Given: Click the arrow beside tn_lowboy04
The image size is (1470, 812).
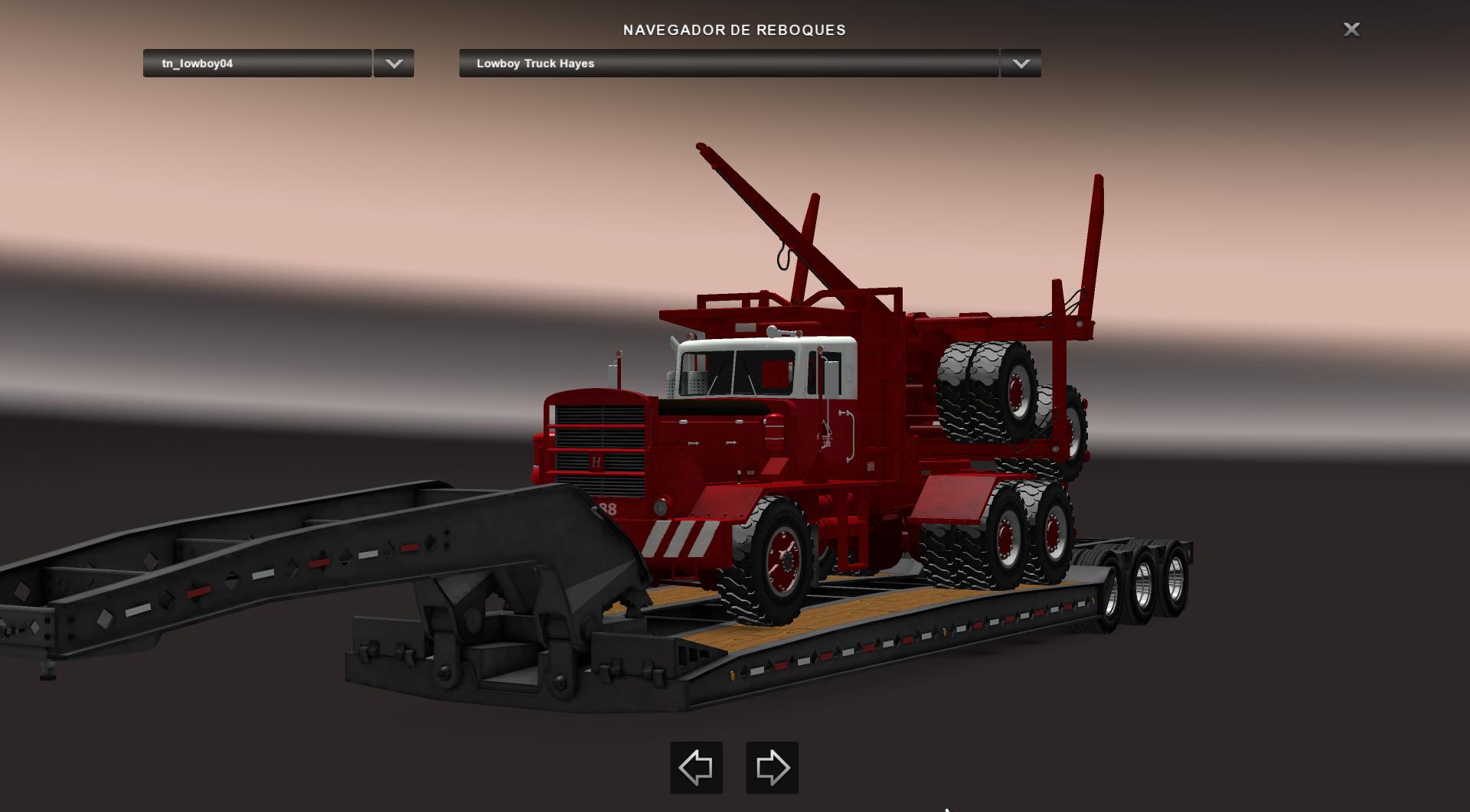Looking at the screenshot, I should tap(394, 64).
